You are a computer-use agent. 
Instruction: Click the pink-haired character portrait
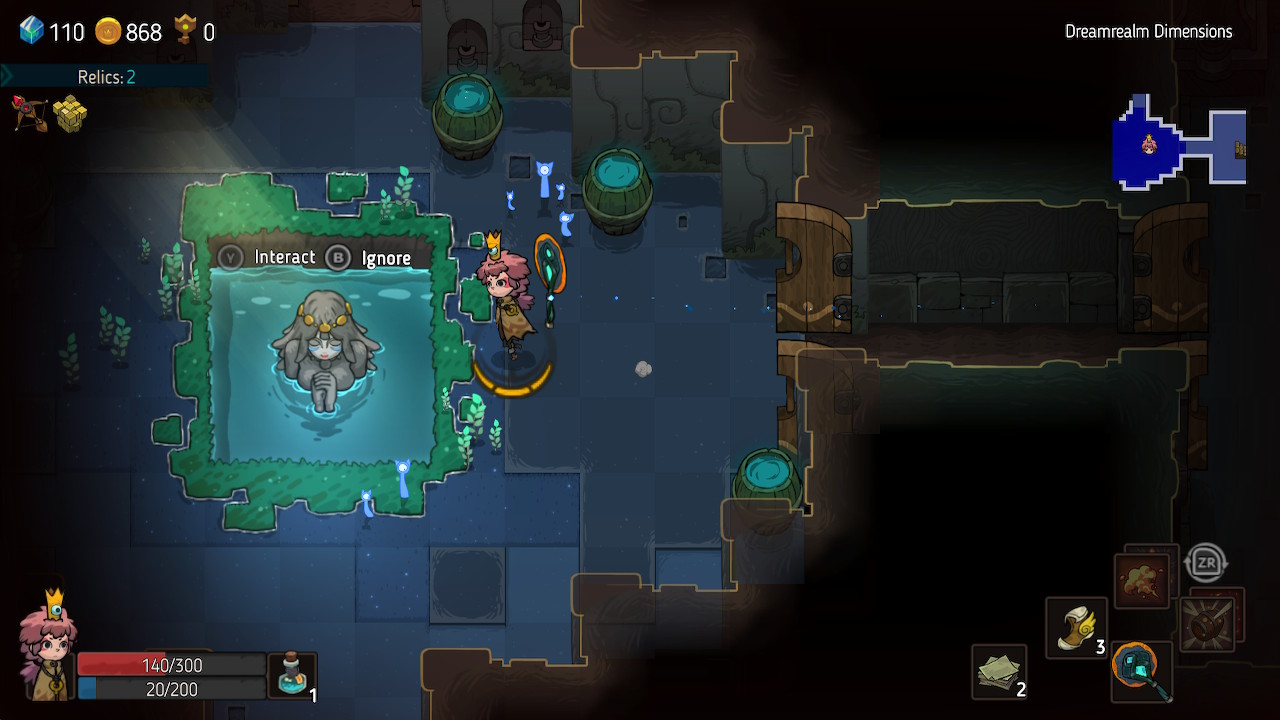(x=47, y=650)
